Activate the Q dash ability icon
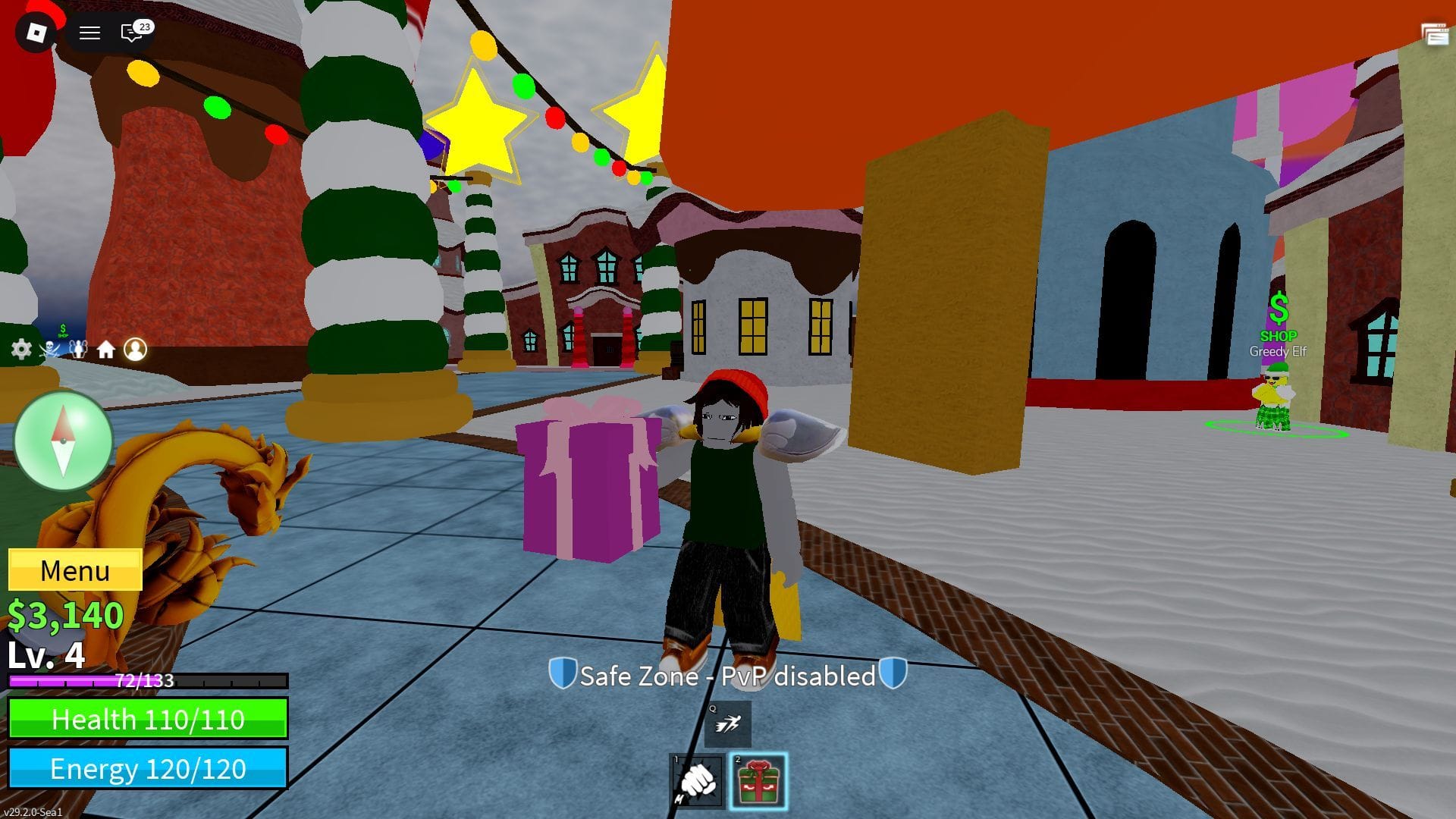 click(730, 723)
